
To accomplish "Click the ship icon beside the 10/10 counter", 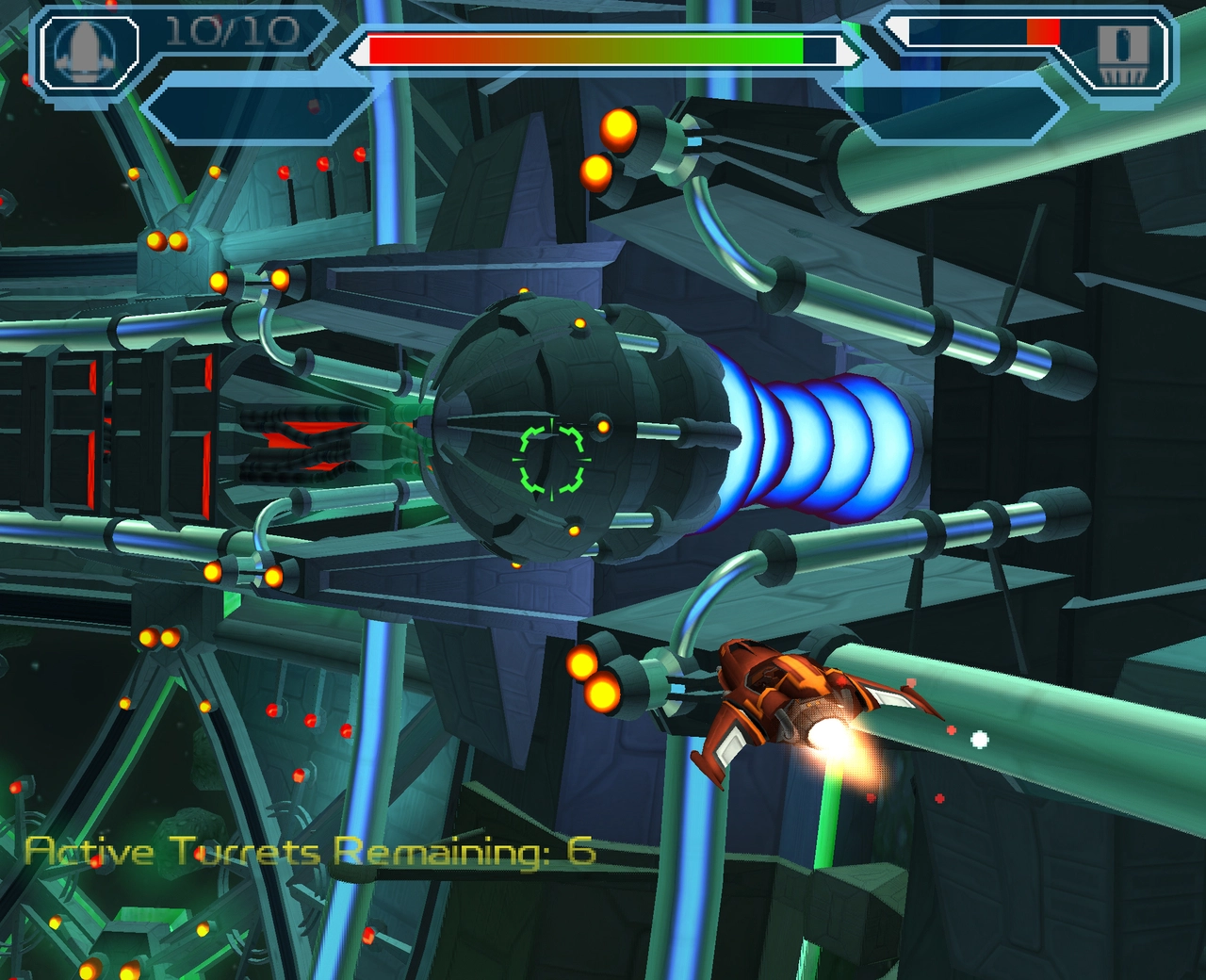I will 87,49.
